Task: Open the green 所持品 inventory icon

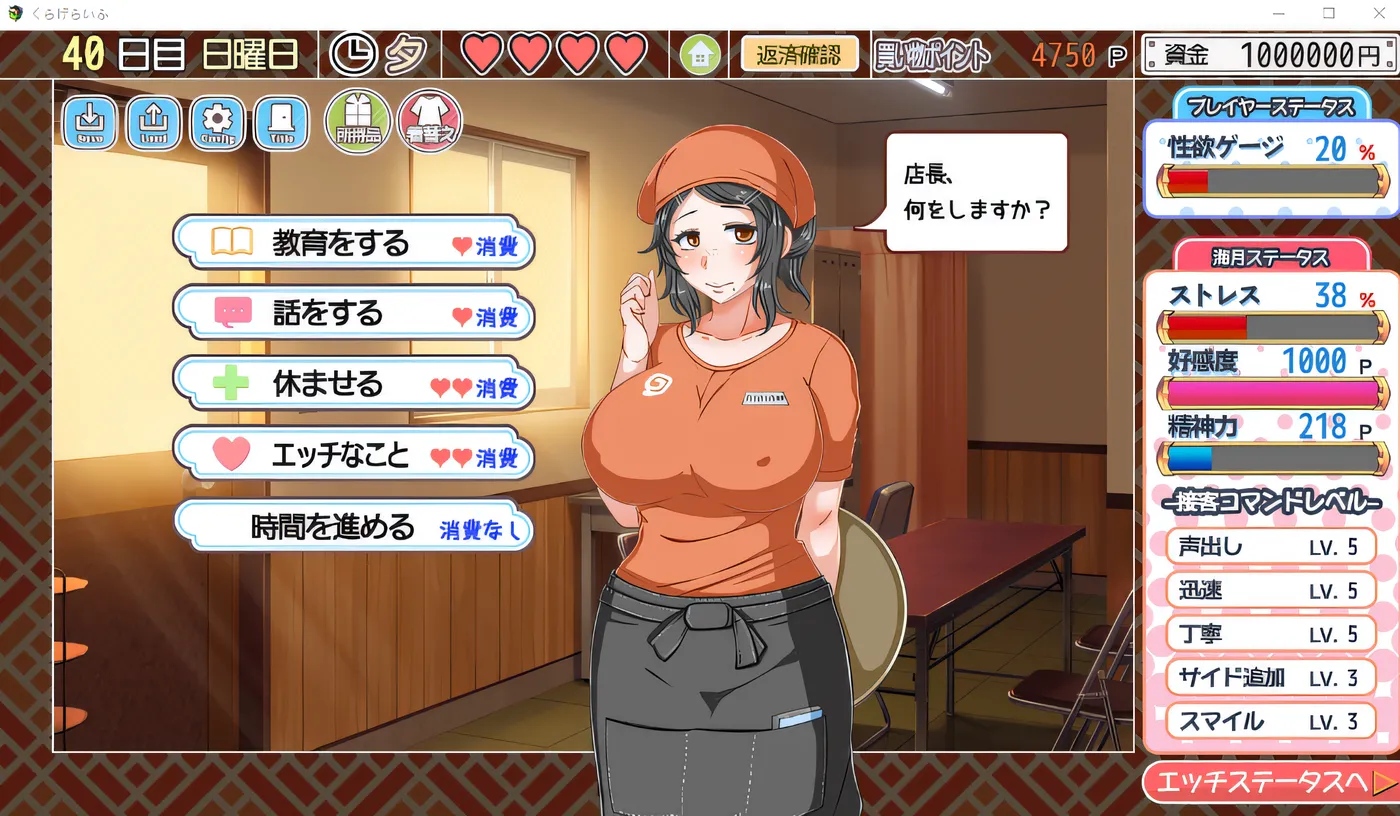Action: pyautogui.click(x=356, y=120)
